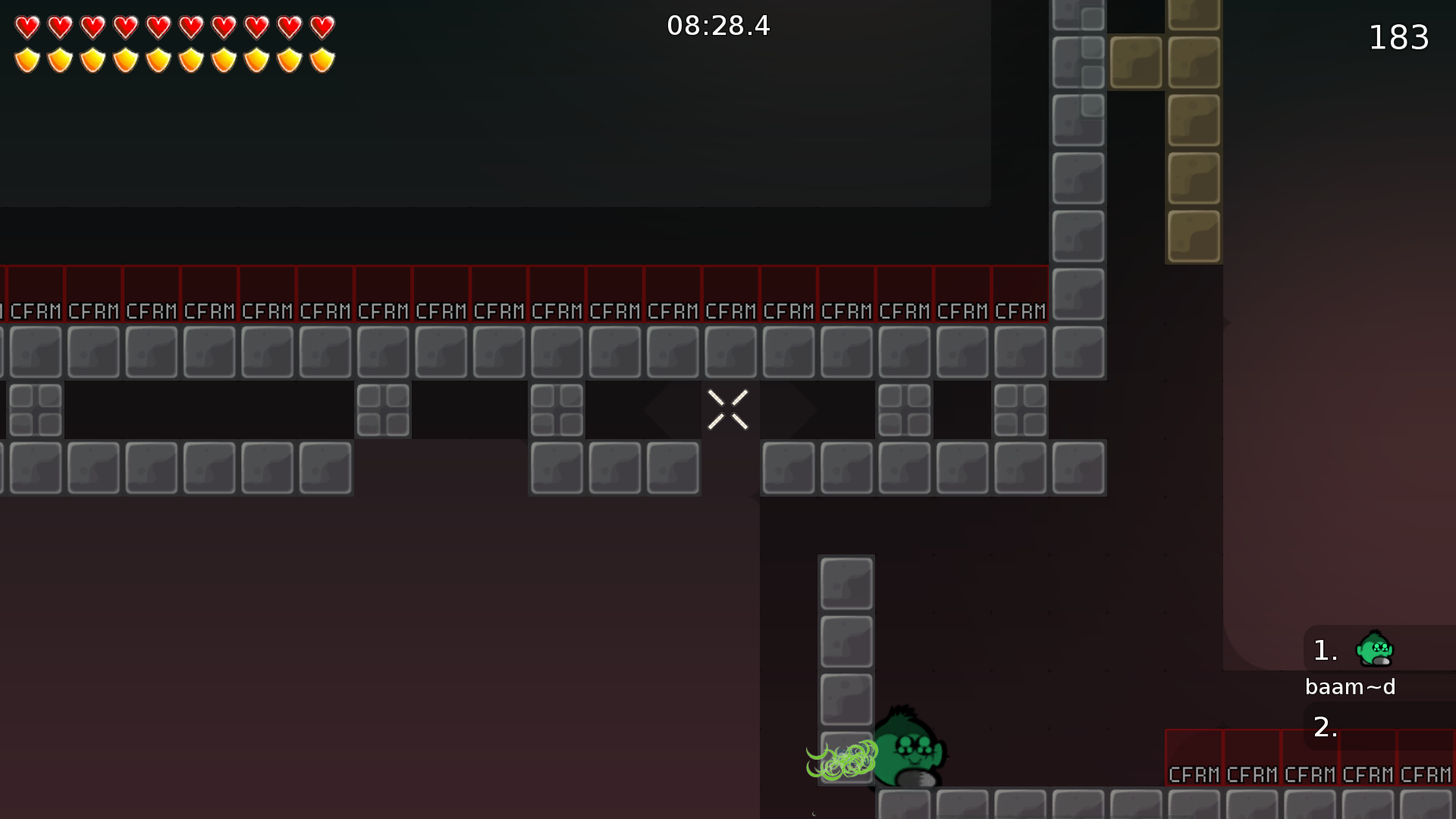Expand the scoreboard entry for baam~d

pos(1351,686)
